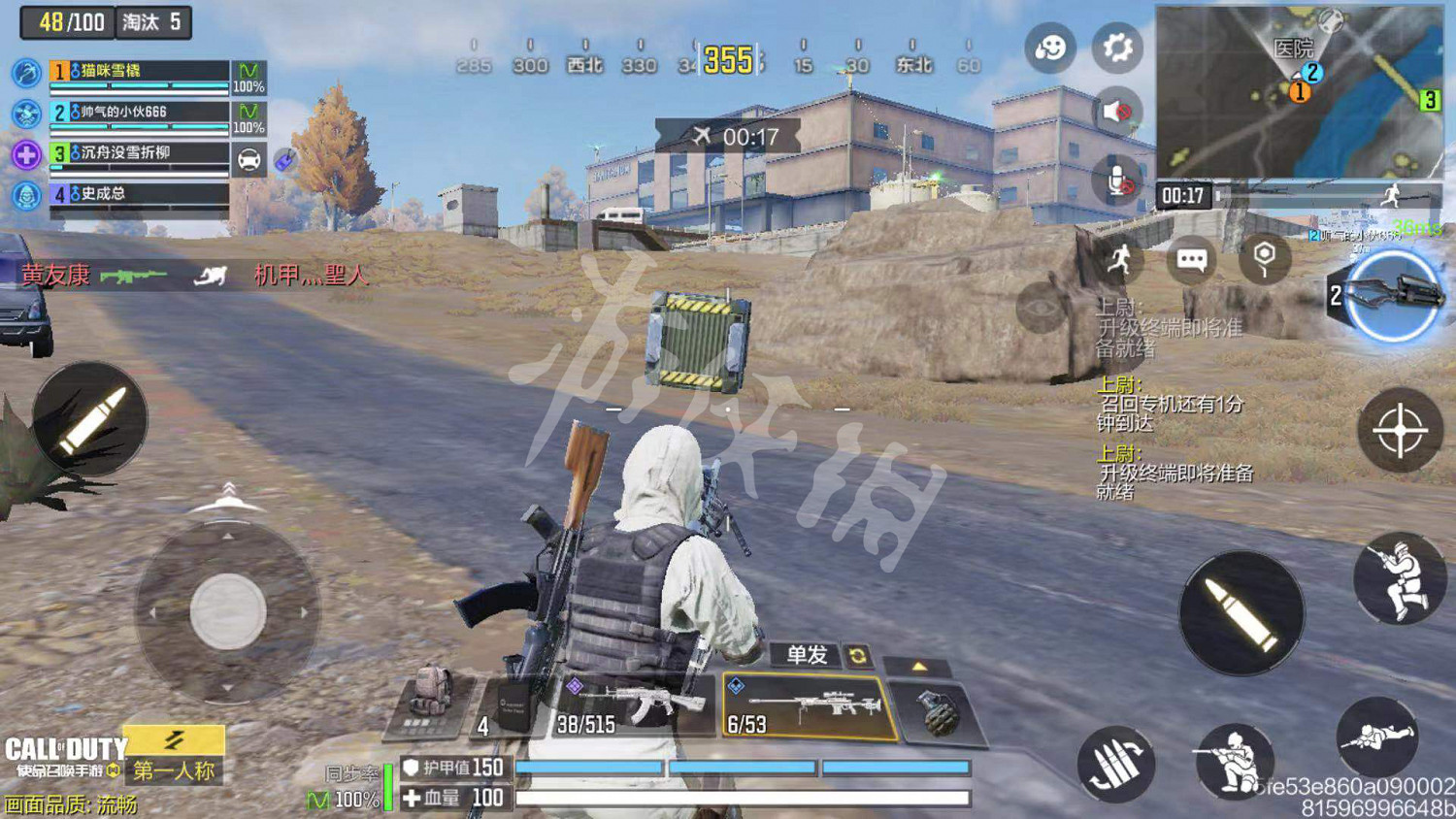Expand attachments with the yellow up arrow
The height and width of the screenshot is (819, 1456).
pos(918,666)
